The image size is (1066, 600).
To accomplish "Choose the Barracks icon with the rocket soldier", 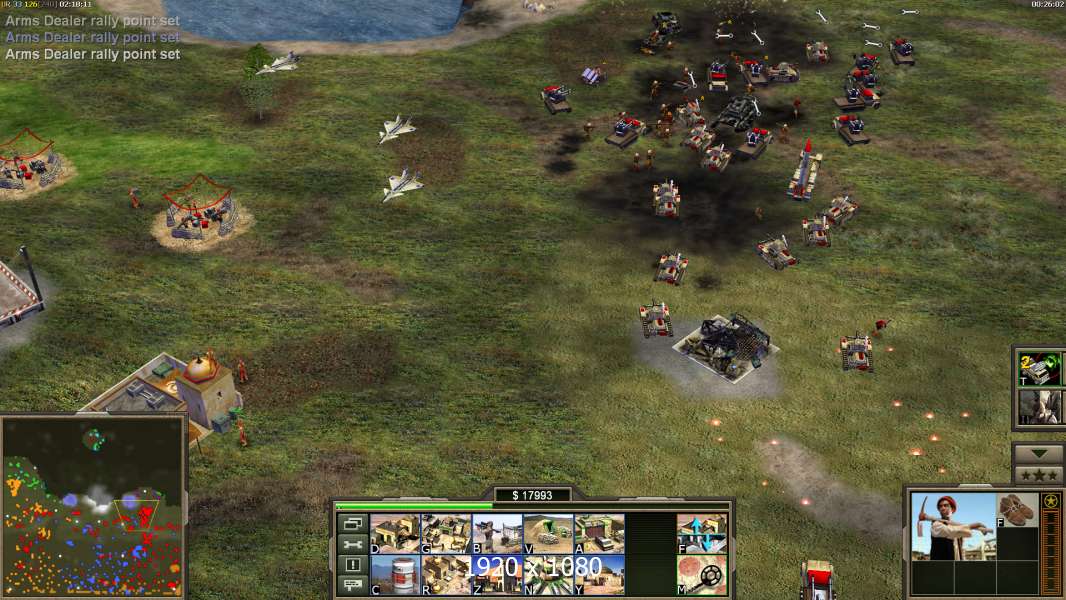I will 497,533.
